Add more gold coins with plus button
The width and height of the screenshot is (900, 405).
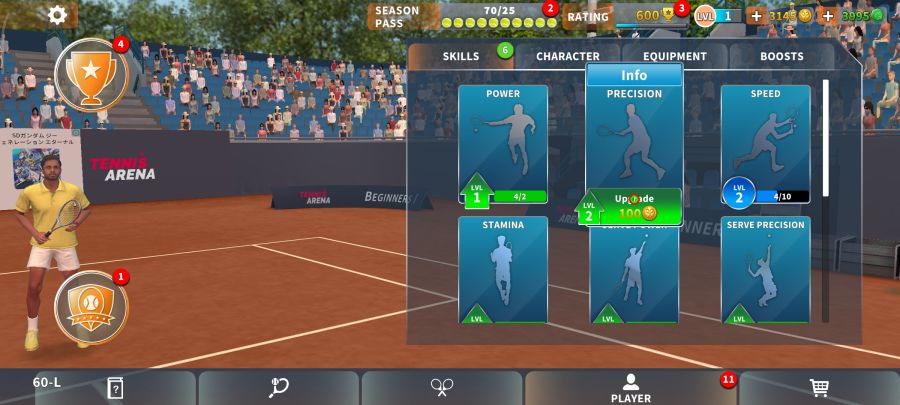click(x=756, y=16)
